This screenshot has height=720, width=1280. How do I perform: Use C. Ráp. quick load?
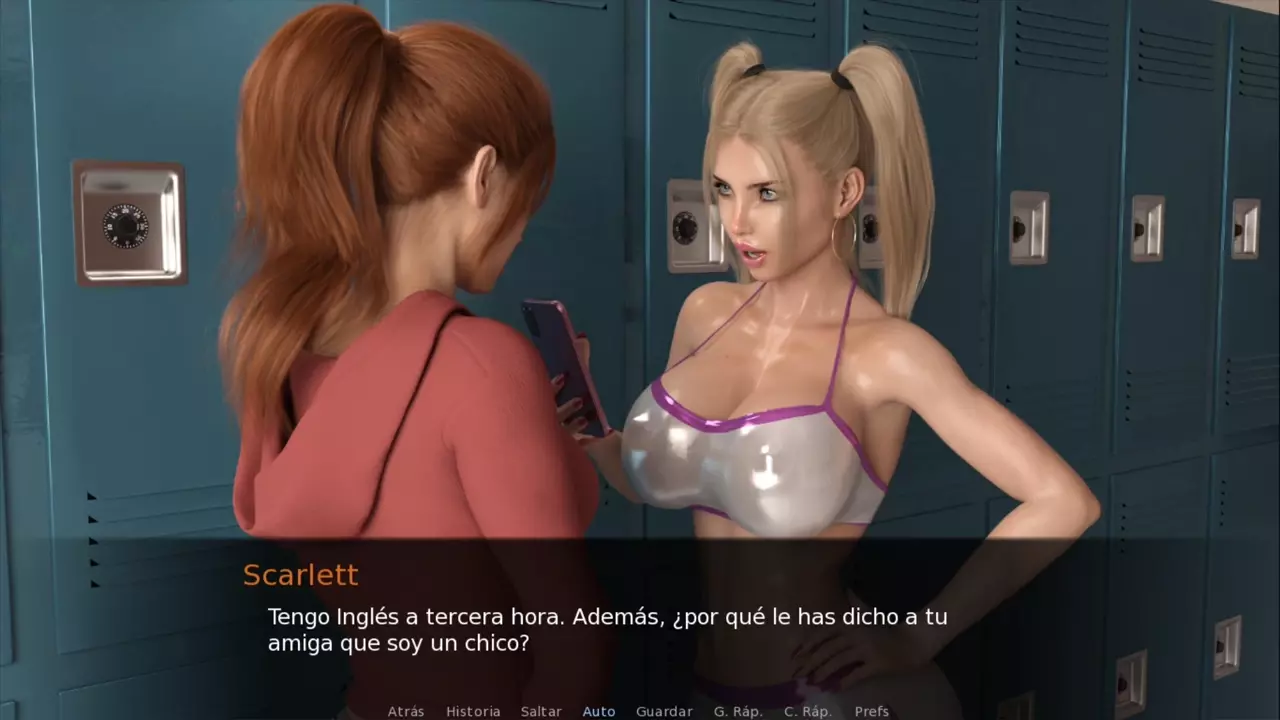808,711
